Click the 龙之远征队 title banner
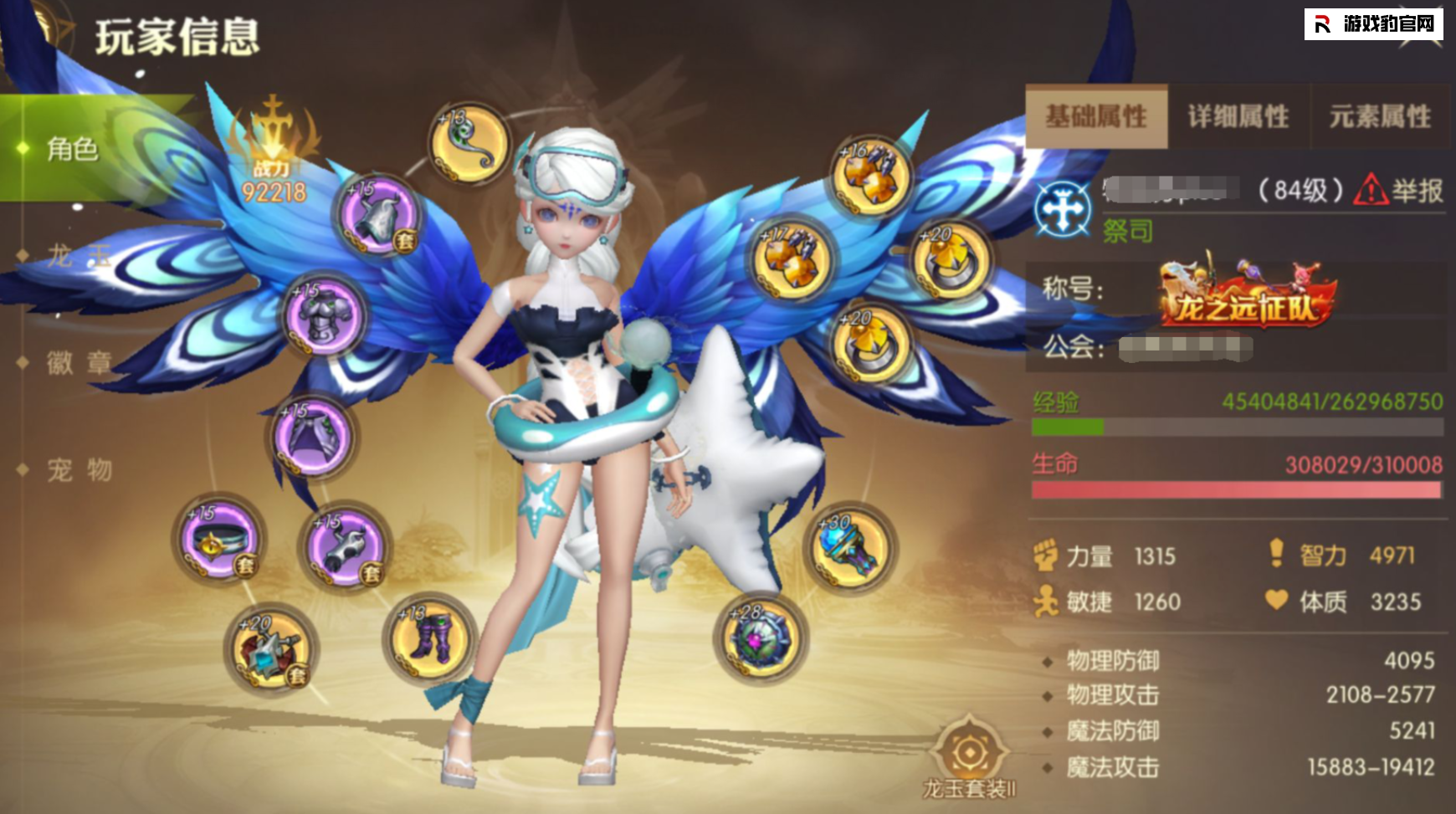 click(x=1246, y=298)
